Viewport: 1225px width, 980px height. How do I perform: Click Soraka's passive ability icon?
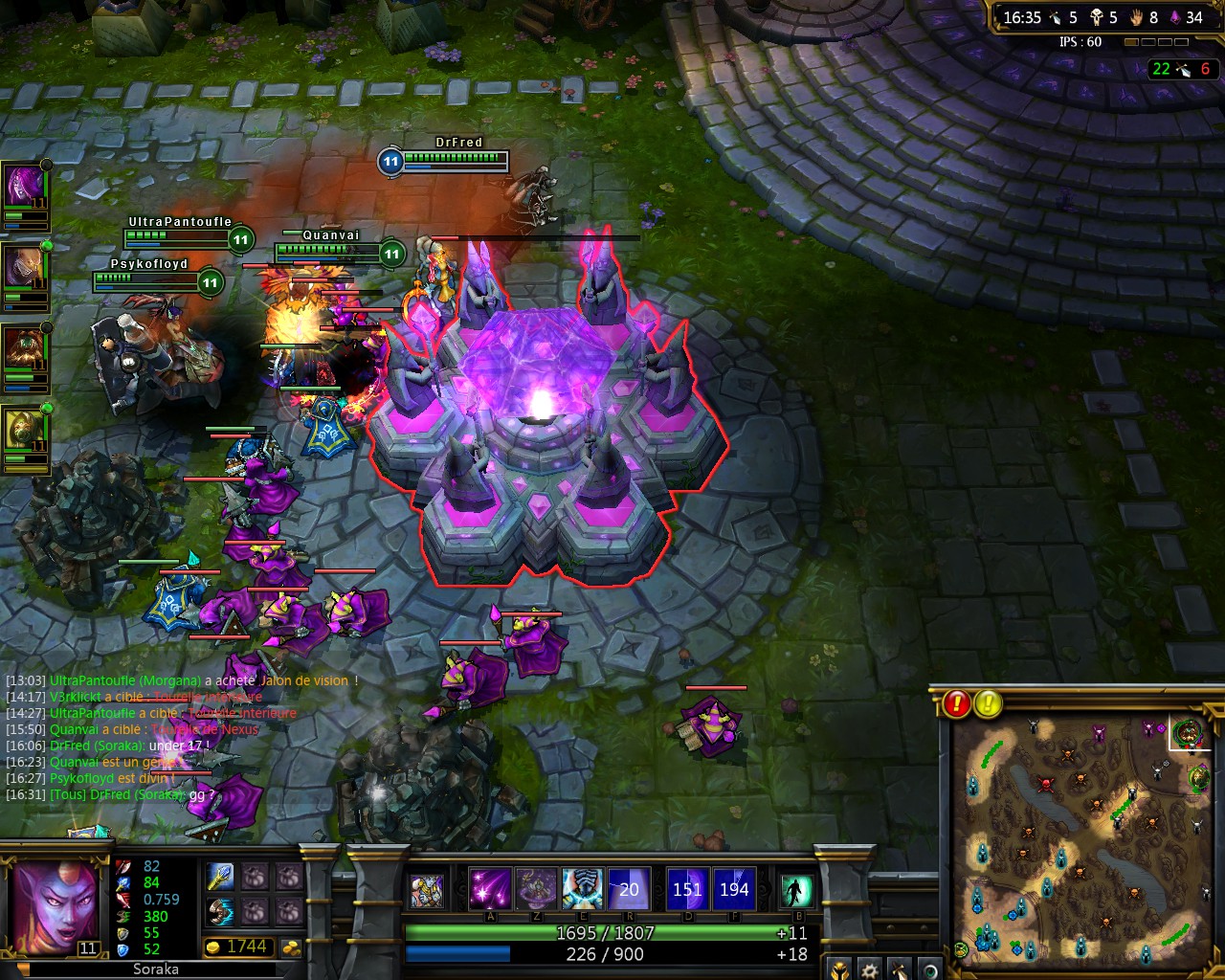[427, 891]
